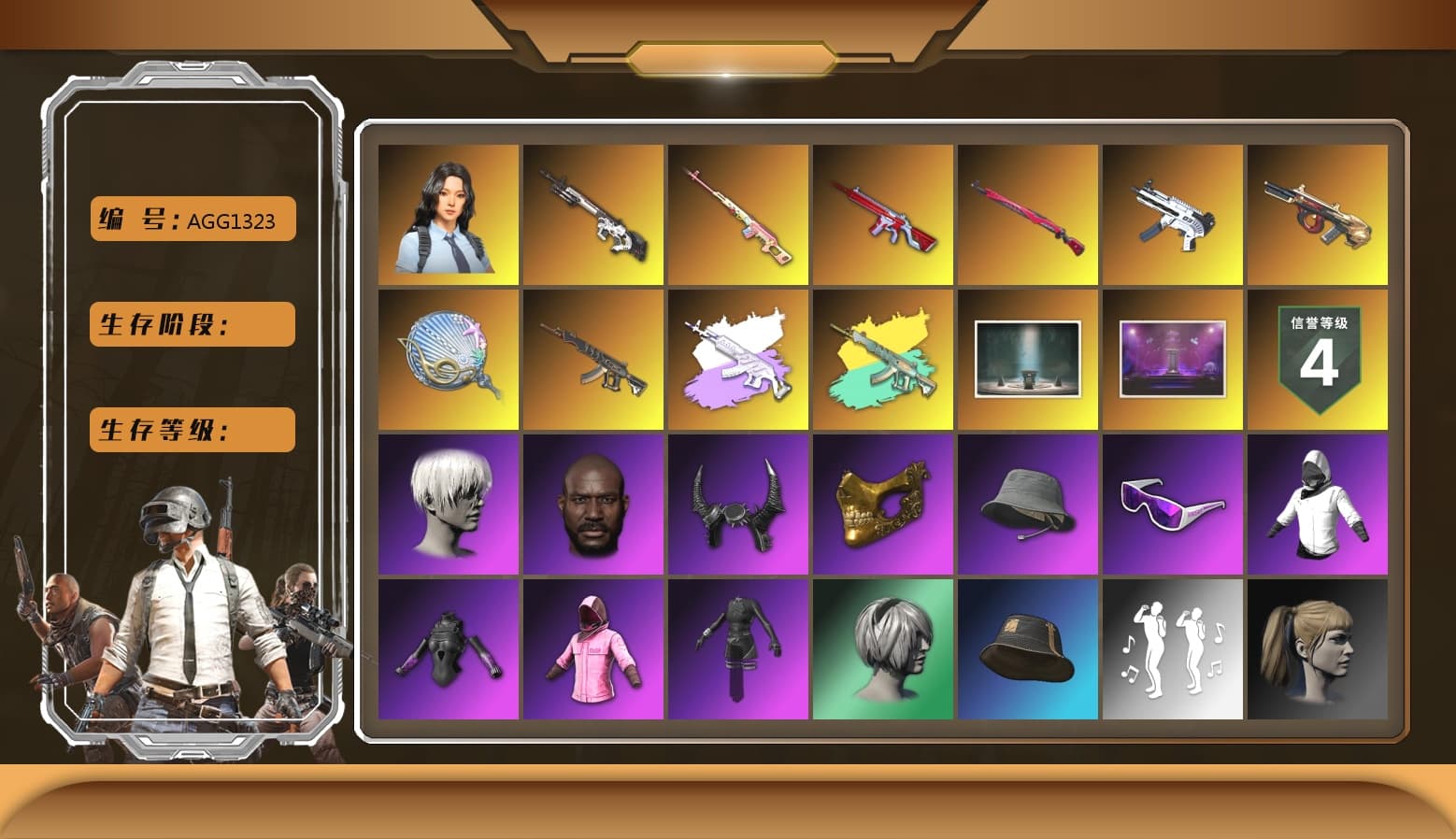Screen dimensions: 1456x839
Task: Click the 生存阶段 survival stage label
Action: pos(191,324)
